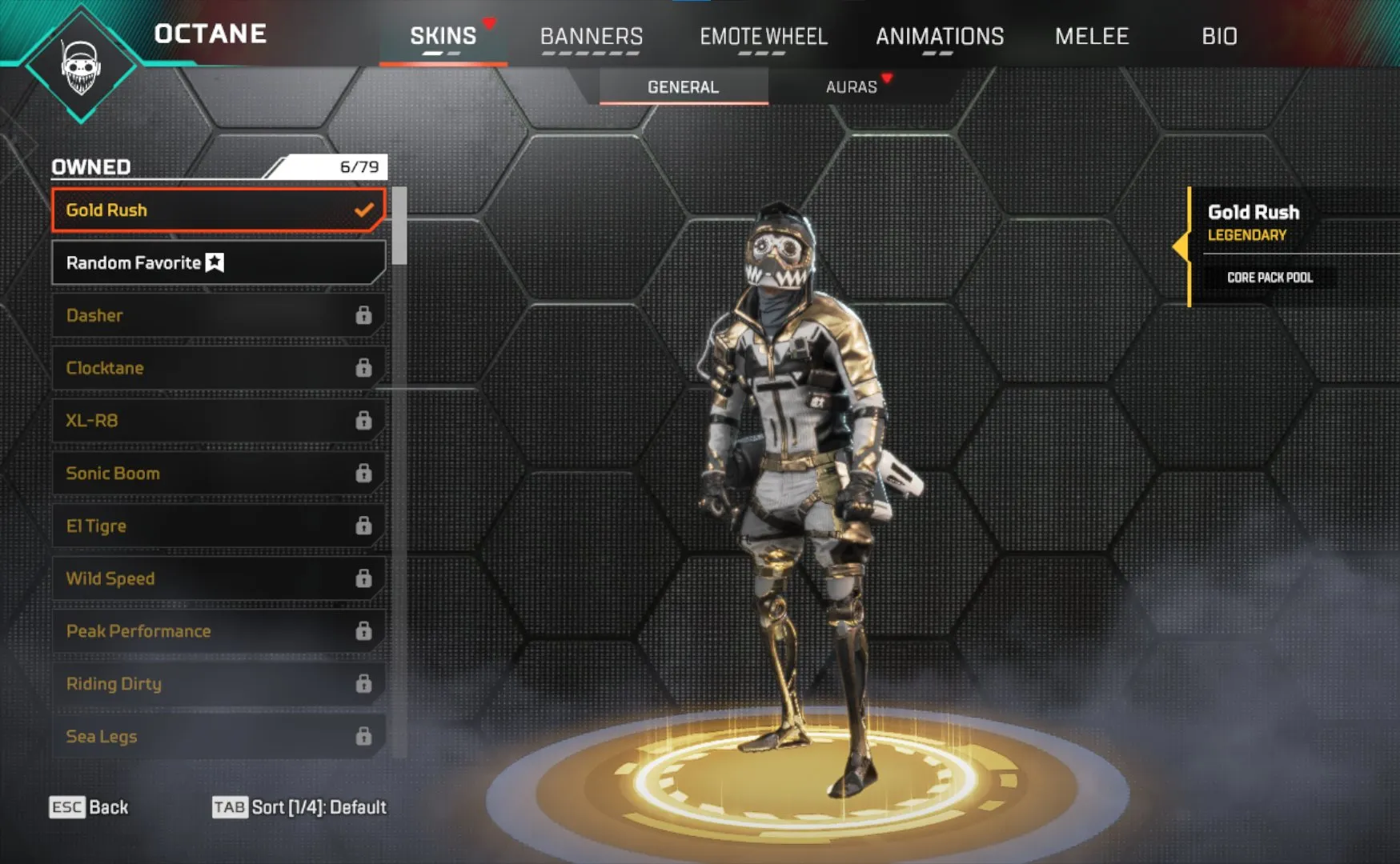Click the Octane portrait icon
1400x864 pixels.
80,64
